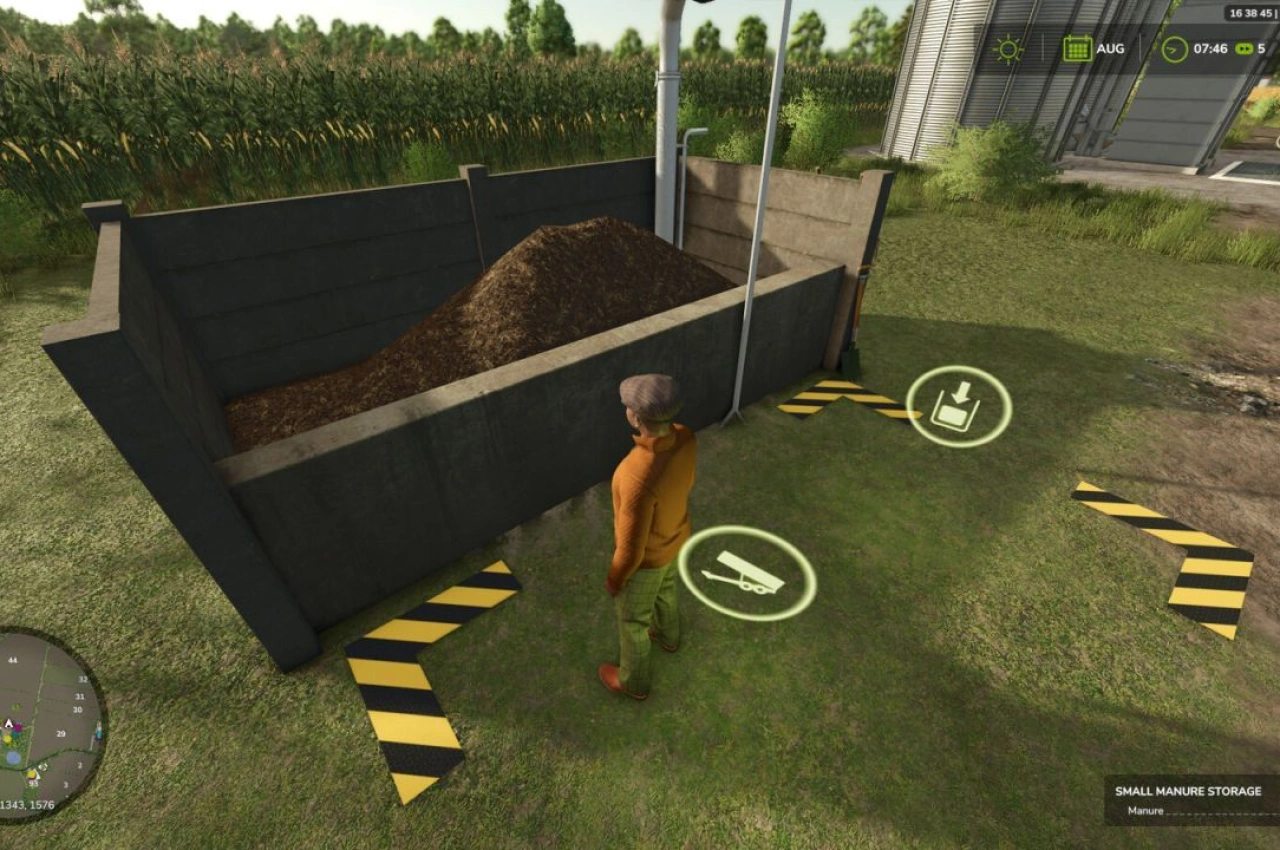Click field number 44 on the minimap
This screenshot has height=850, width=1280.
coord(13,660)
